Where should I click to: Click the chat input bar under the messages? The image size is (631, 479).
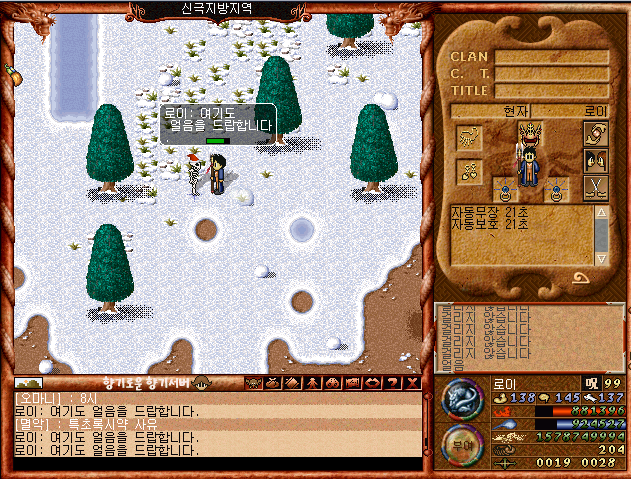coord(215,463)
